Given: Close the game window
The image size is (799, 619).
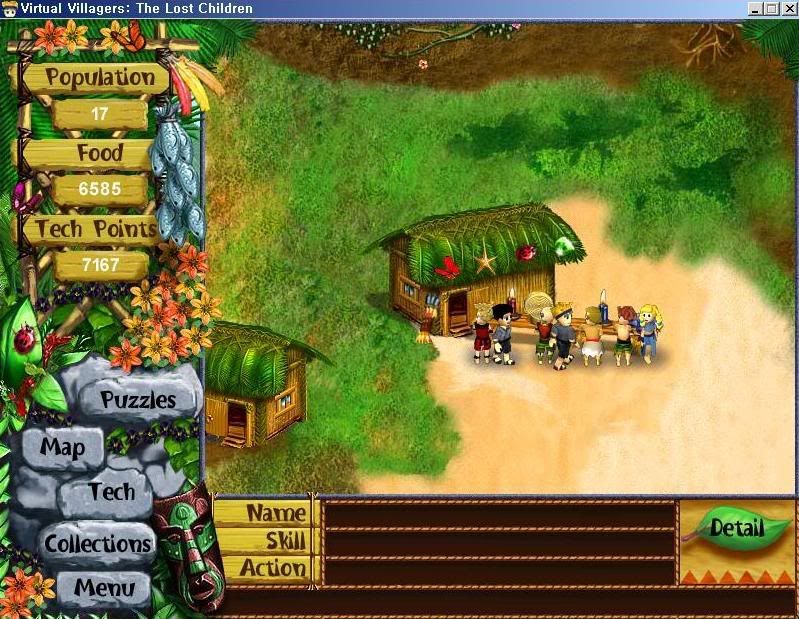Looking at the screenshot, I should tap(788, 9).
